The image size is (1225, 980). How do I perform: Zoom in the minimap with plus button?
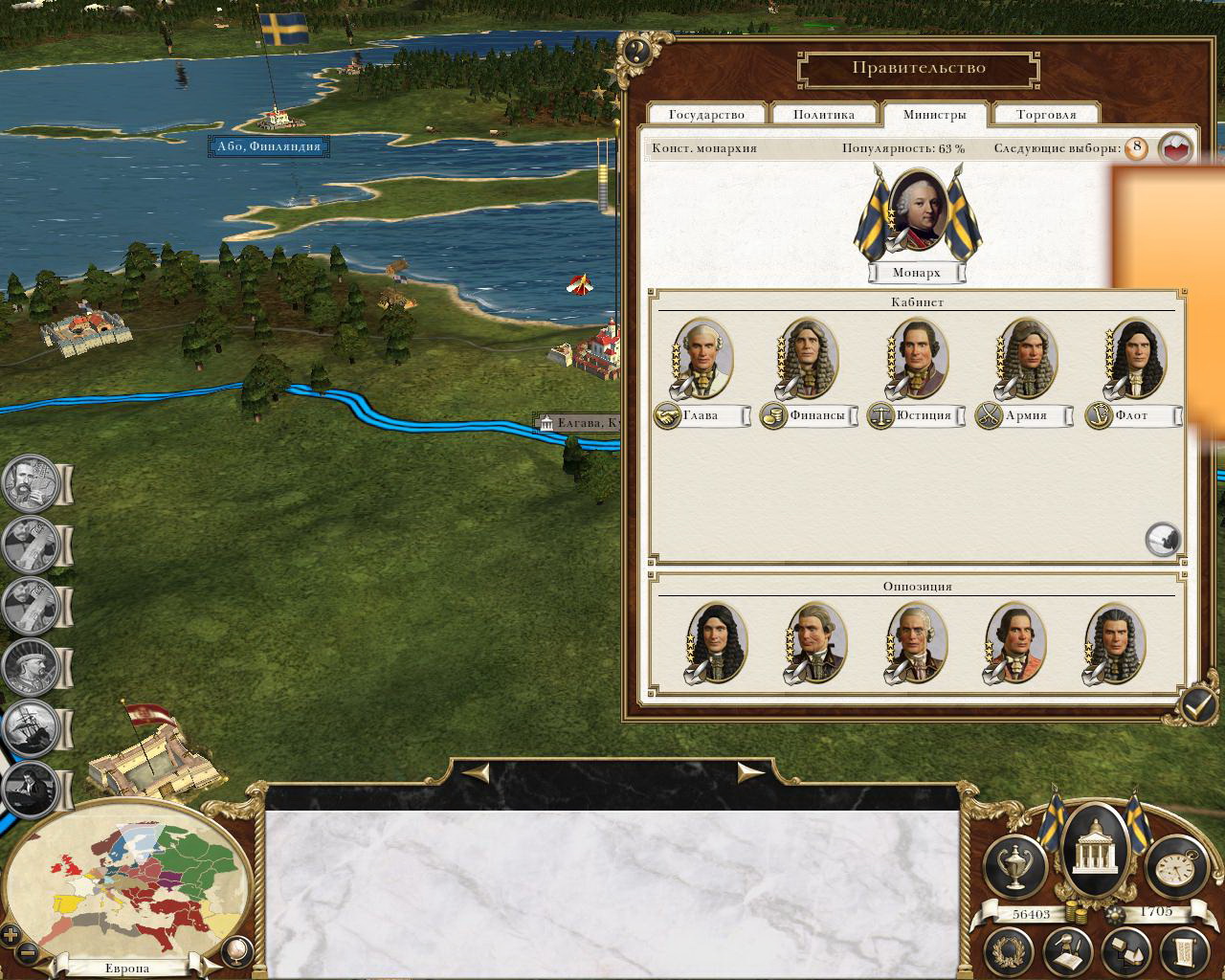tap(11, 934)
